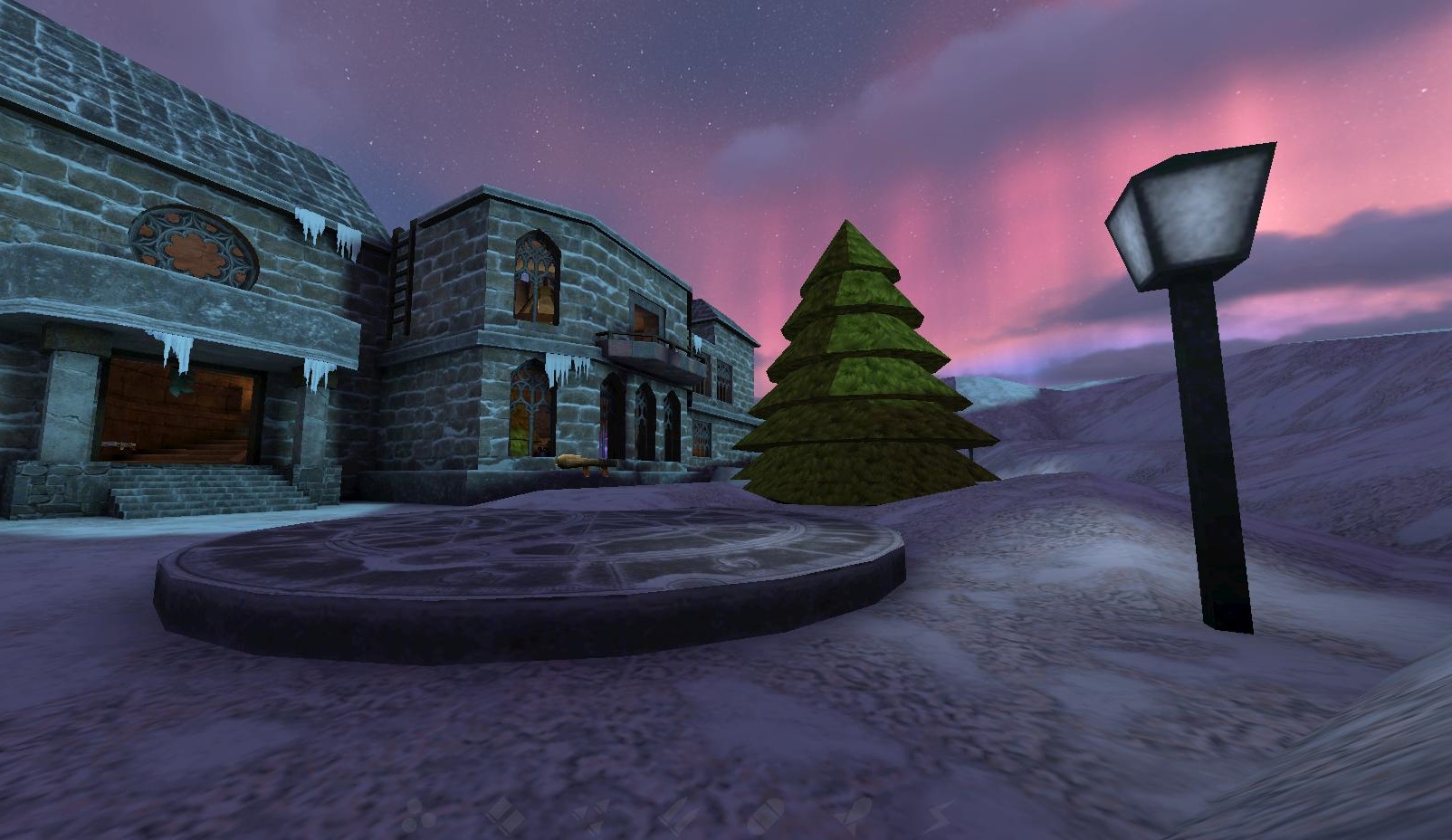Choose the capsule-shaped grenade icon
This screenshot has width=1452, height=840.
(765, 813)
